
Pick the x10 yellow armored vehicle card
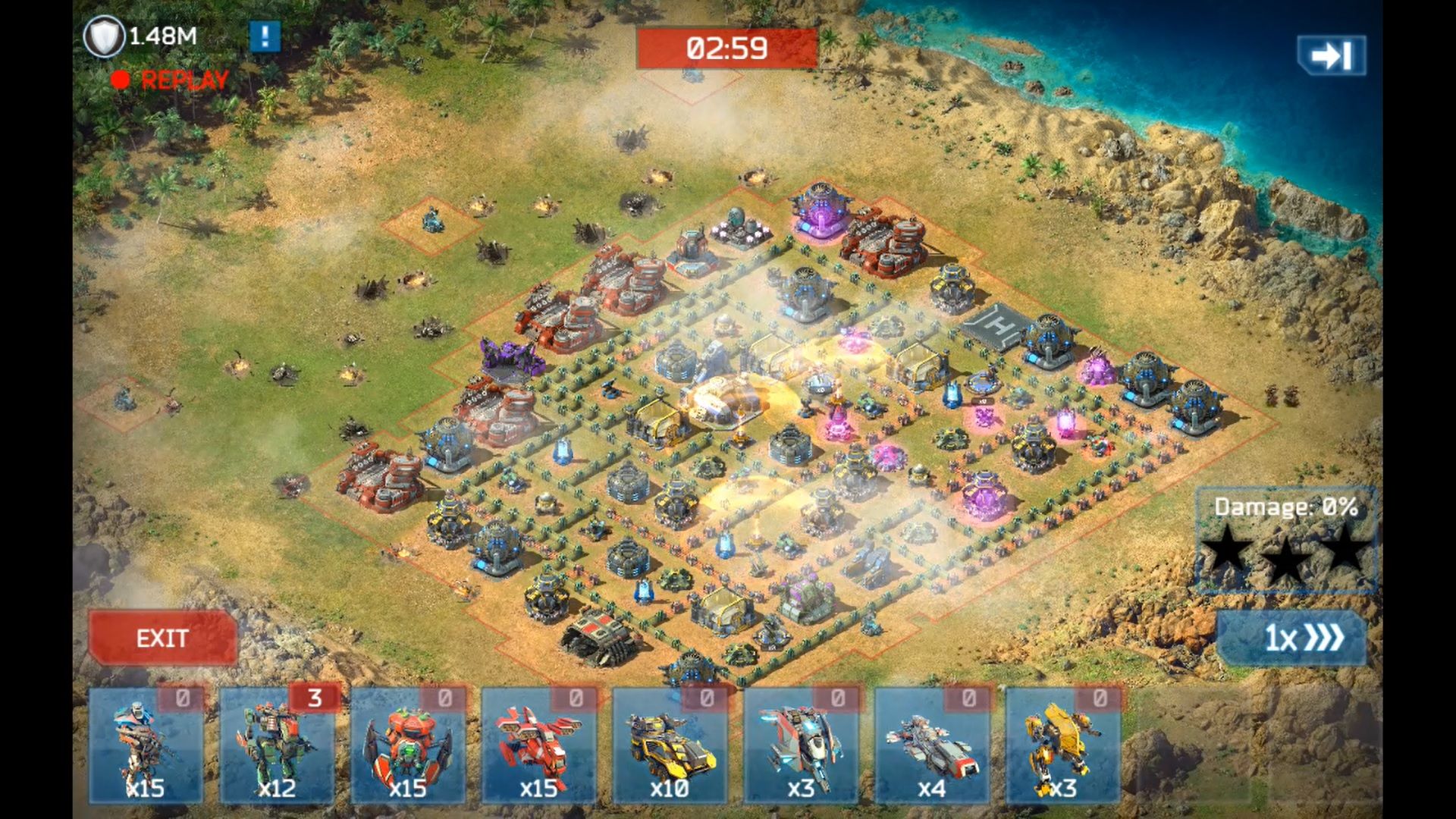670,745
